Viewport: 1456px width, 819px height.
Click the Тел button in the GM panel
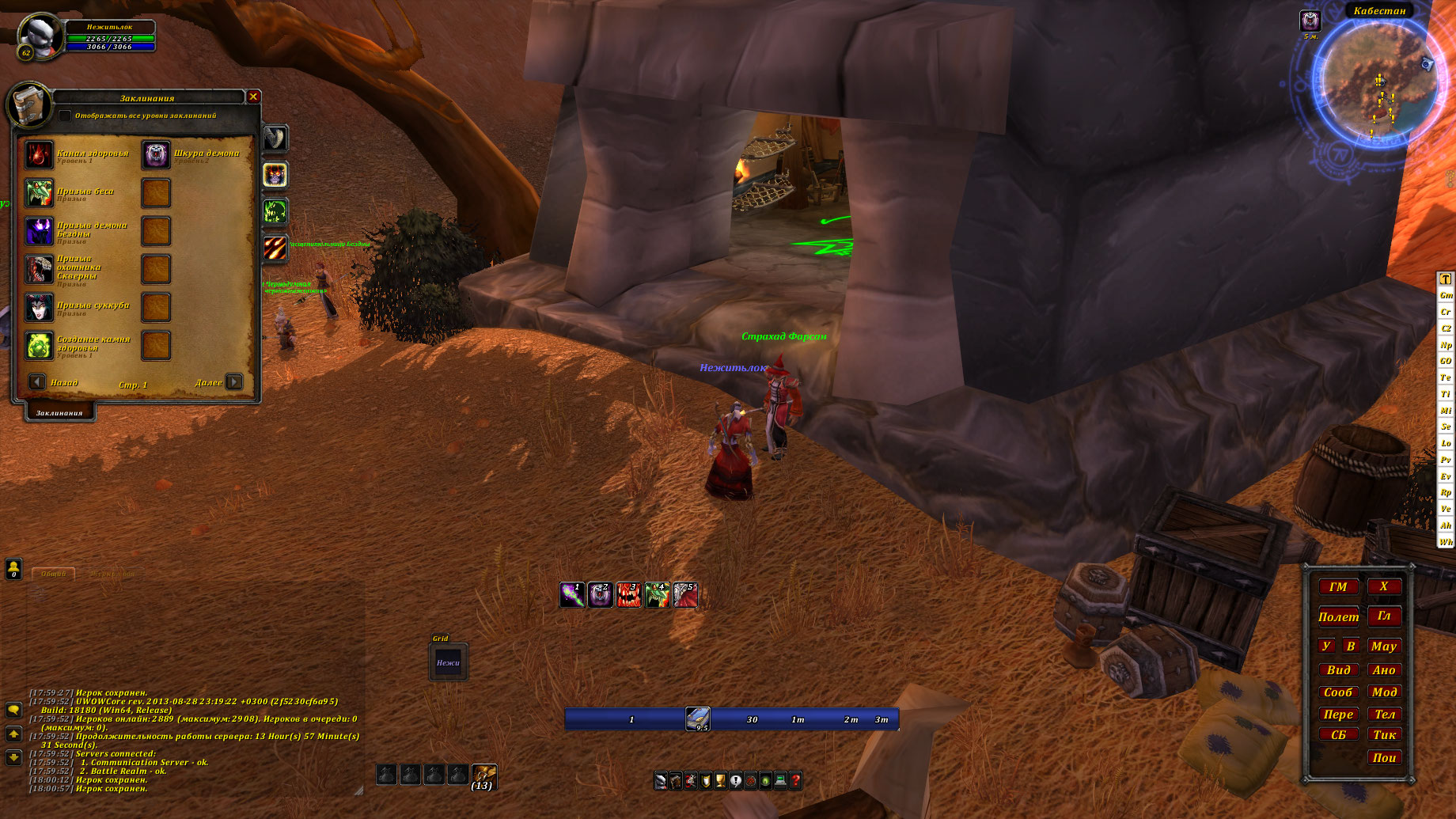click(x=1385, y=714)
